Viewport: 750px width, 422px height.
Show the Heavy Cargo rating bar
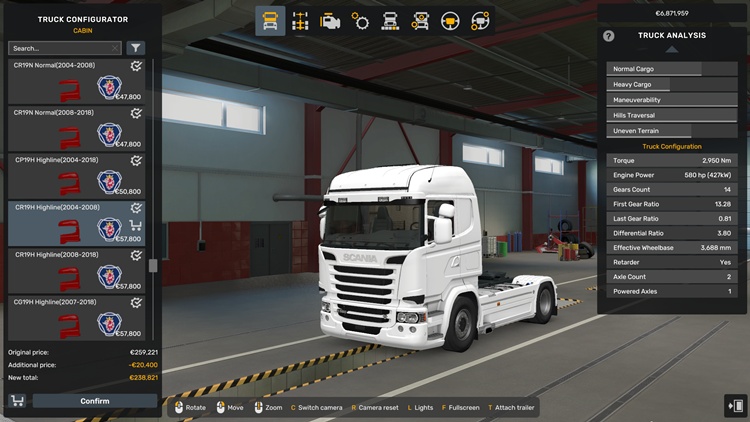(x=672, y=85)
